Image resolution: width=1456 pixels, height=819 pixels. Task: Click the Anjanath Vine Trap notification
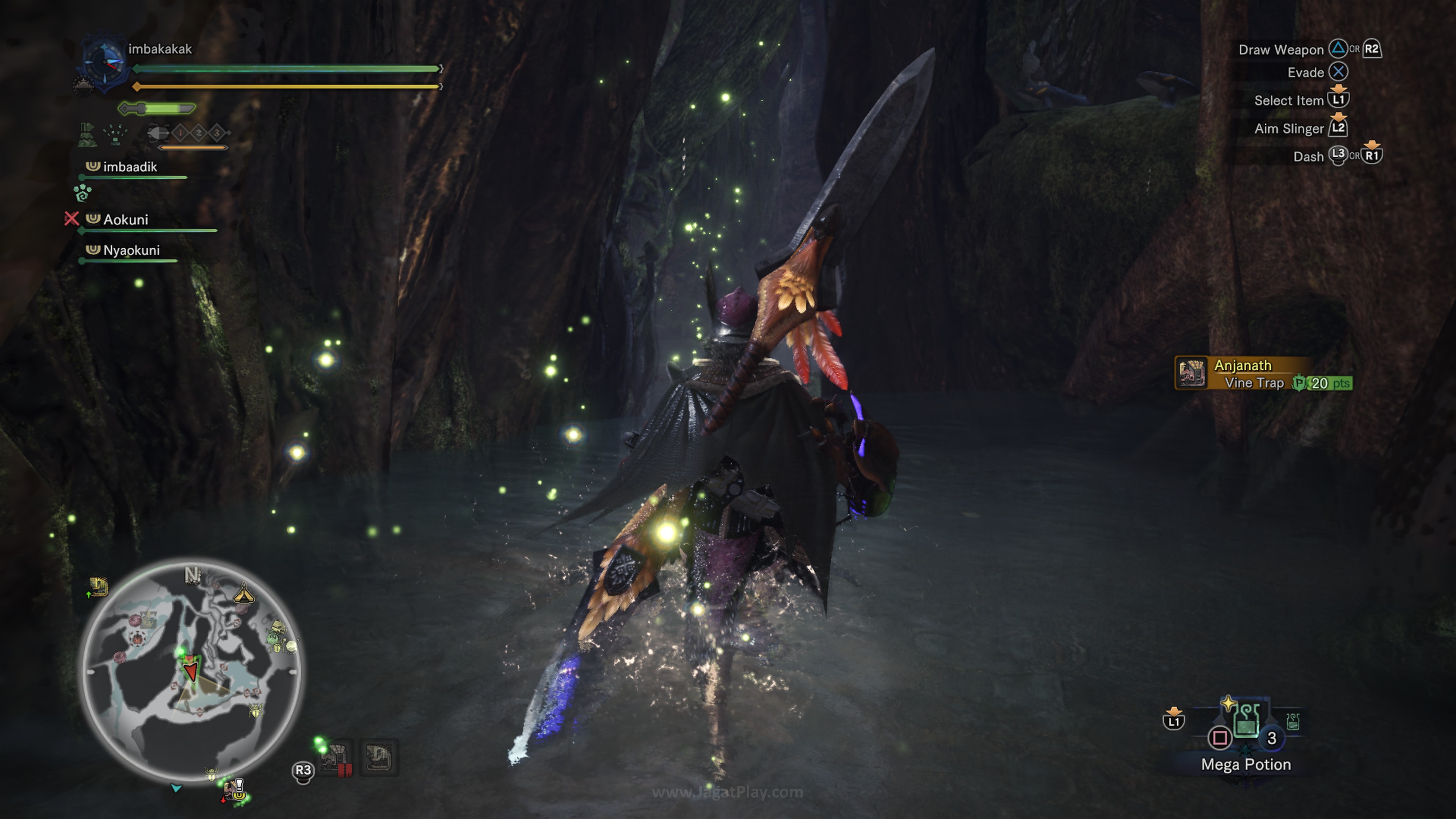click(1263, 373)
